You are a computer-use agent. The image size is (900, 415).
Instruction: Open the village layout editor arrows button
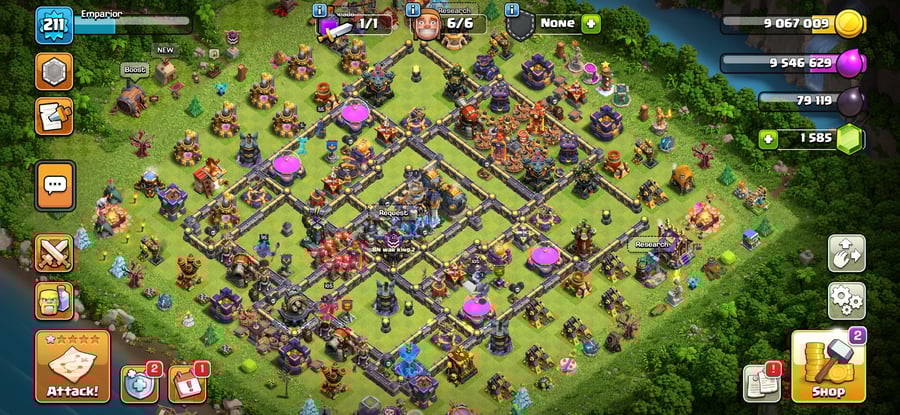pyautogui.click(x=846, y=253)
